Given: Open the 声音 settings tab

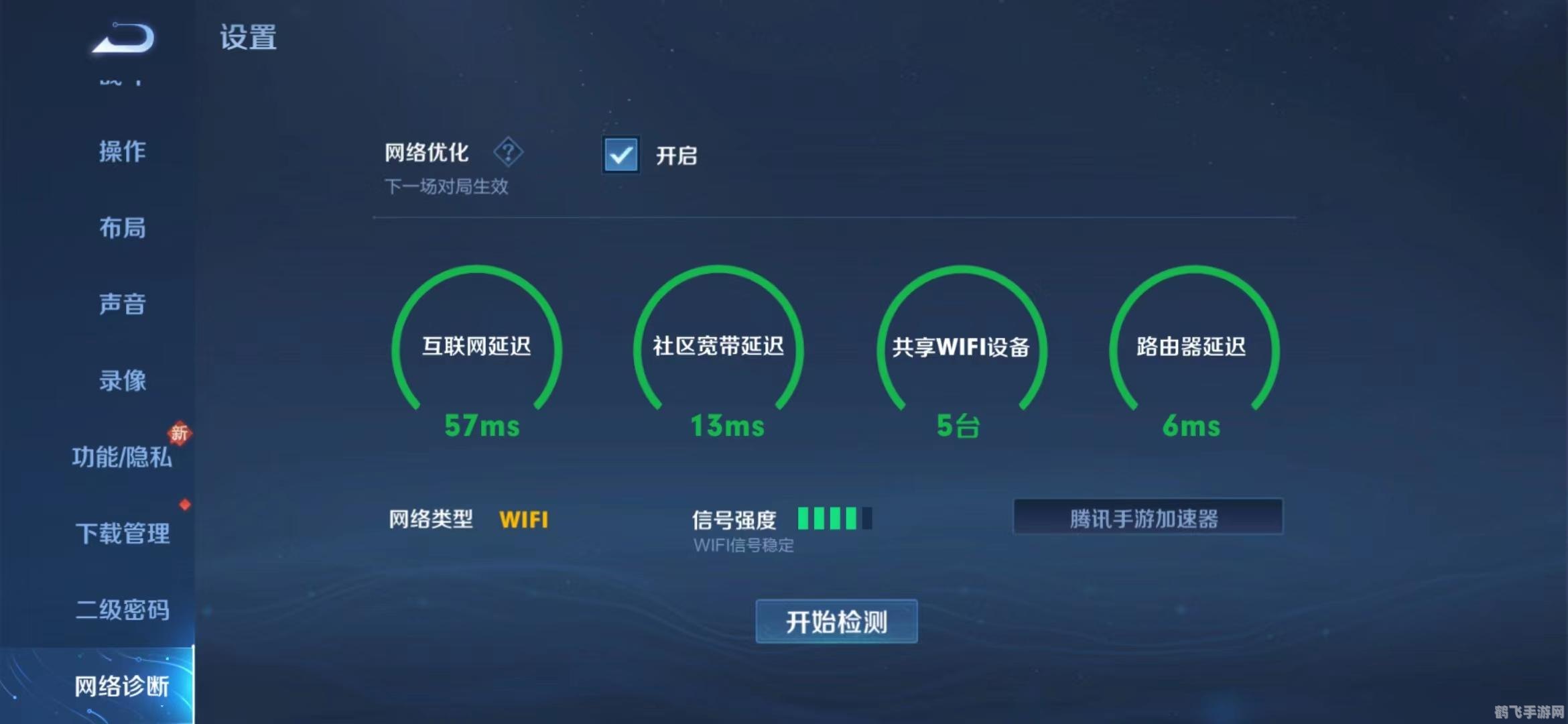Looking at the screenshot, I should [x=123, y=305].
